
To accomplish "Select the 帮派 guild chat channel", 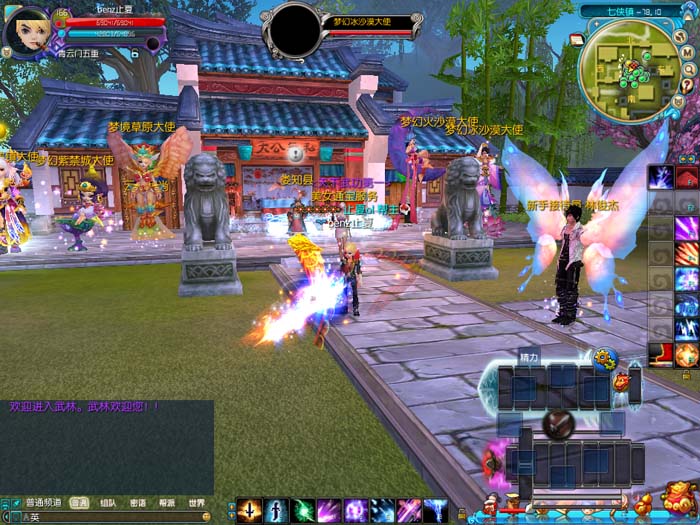I will point(166,503).
